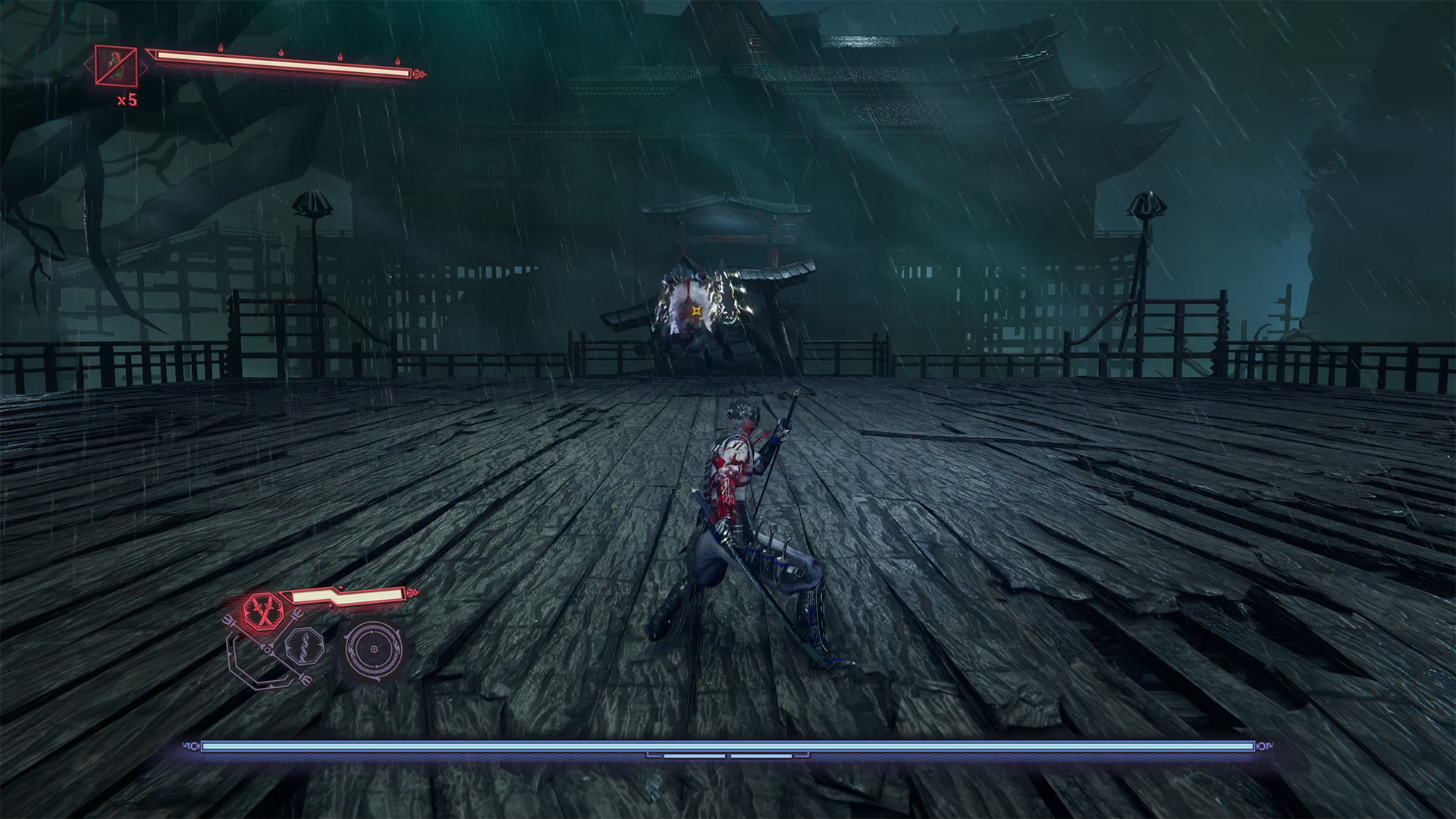
Task: Switch to the twisted blade weapon icon
Action: 305,647
